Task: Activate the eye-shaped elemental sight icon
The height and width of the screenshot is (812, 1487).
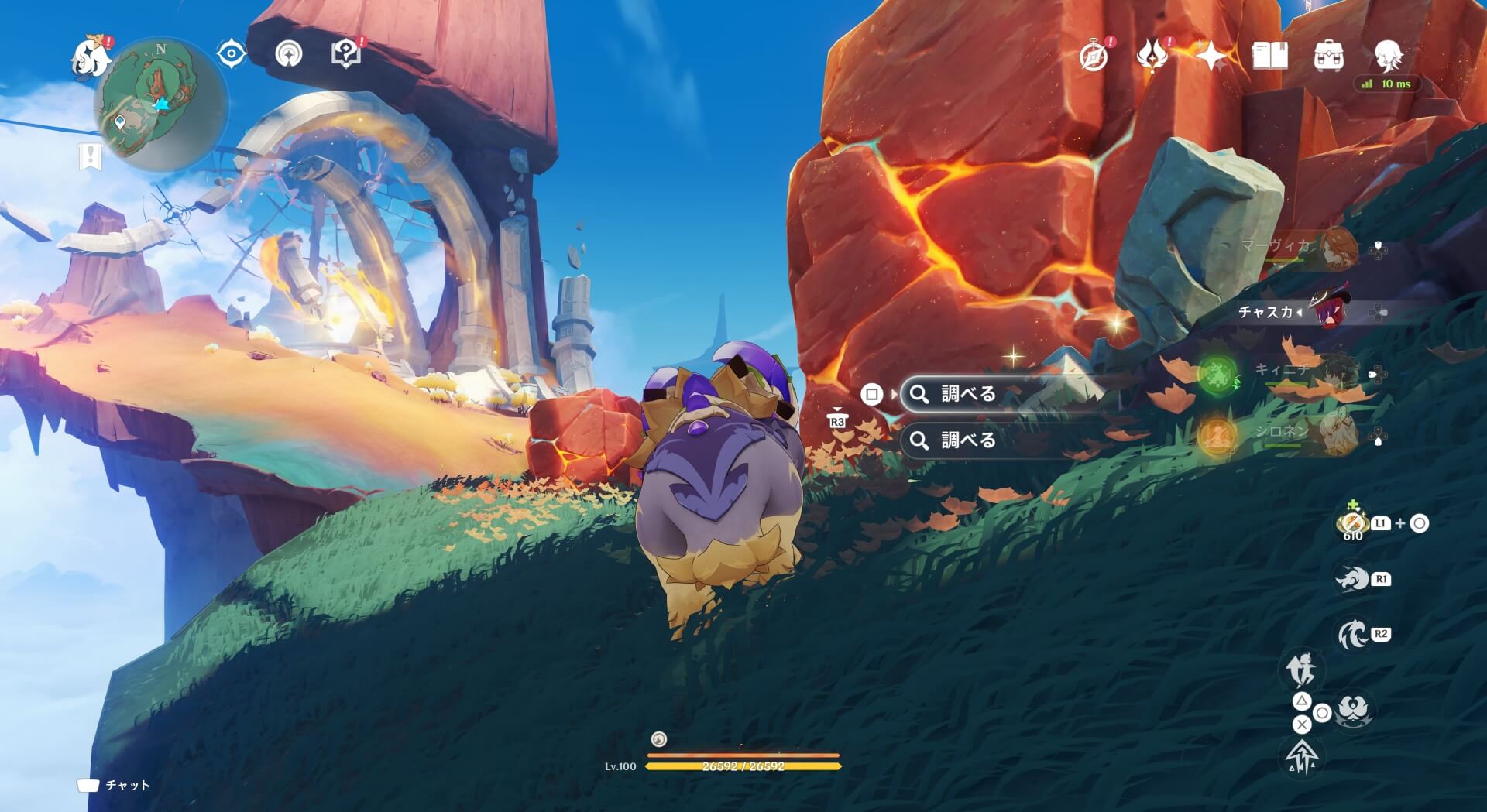Action: [x=231, y=54]
